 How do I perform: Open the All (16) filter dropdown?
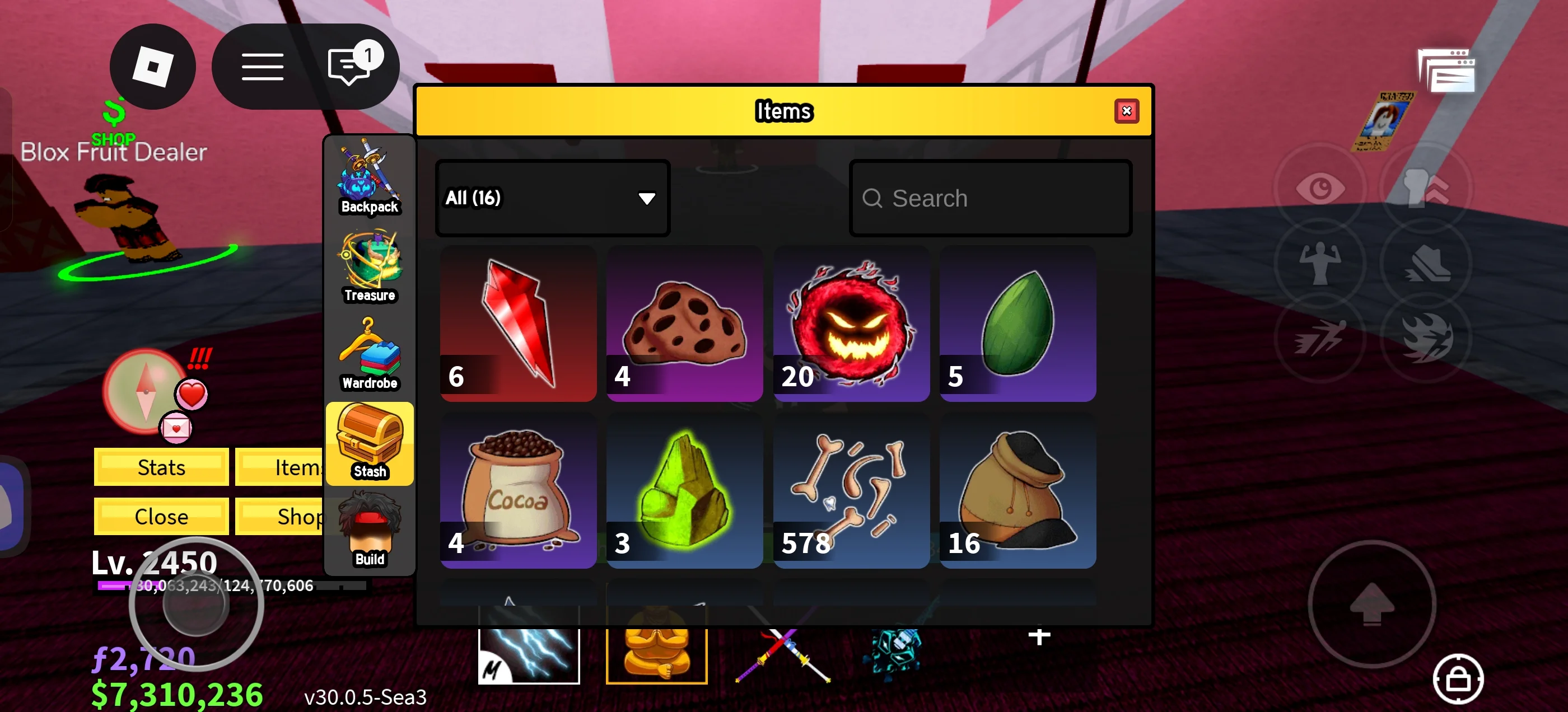(552, 198)
